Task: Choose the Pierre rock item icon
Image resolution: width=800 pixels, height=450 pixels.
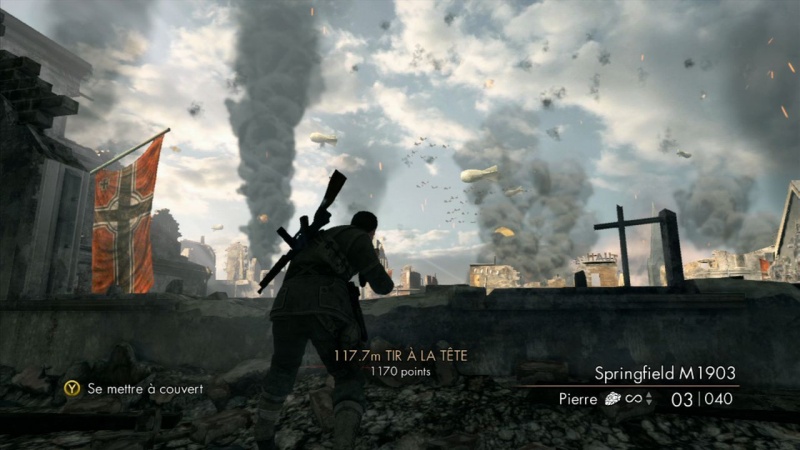Action: point(614,399)
